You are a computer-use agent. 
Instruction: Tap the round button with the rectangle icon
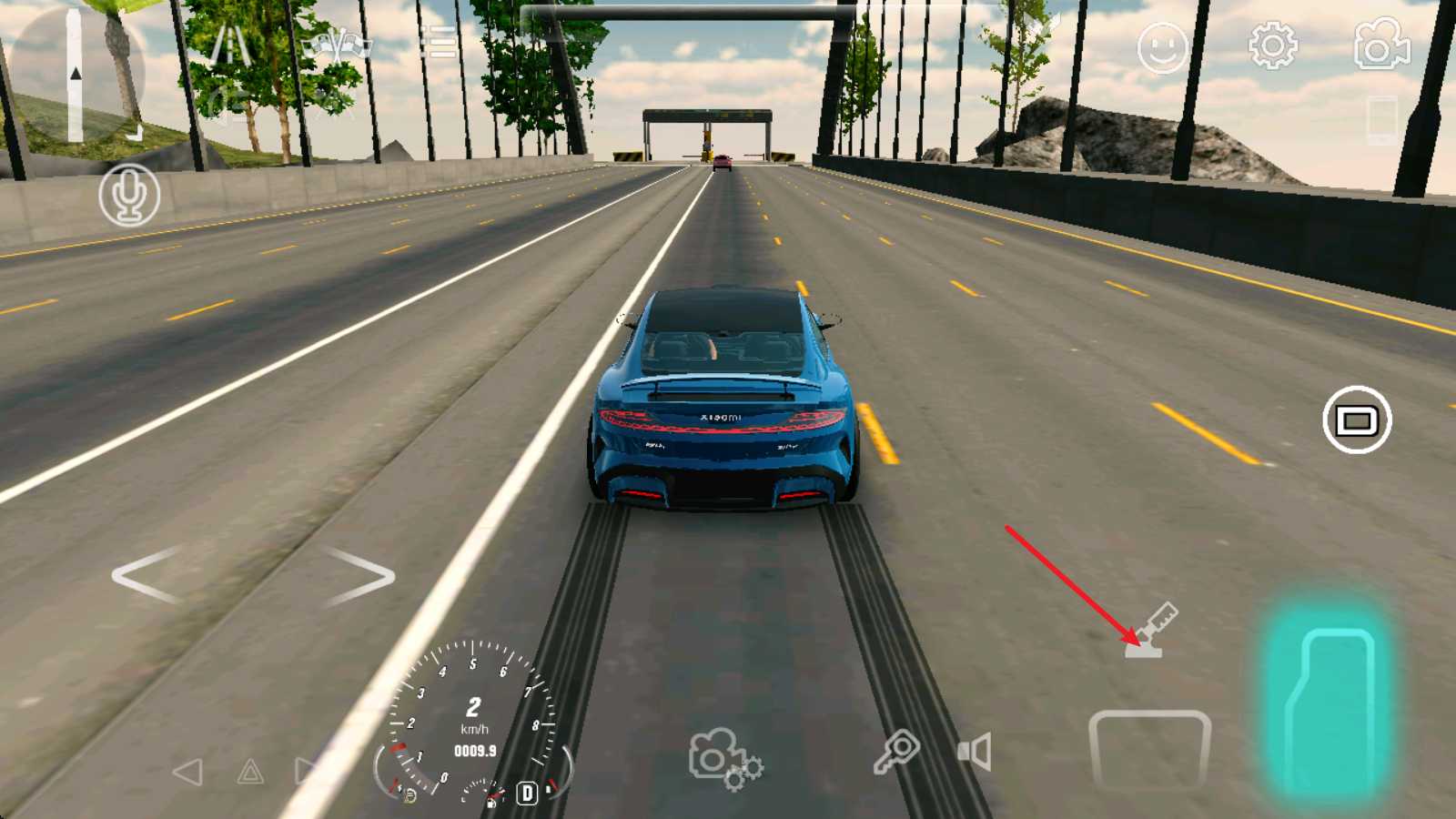click(x=1356, y=420)
